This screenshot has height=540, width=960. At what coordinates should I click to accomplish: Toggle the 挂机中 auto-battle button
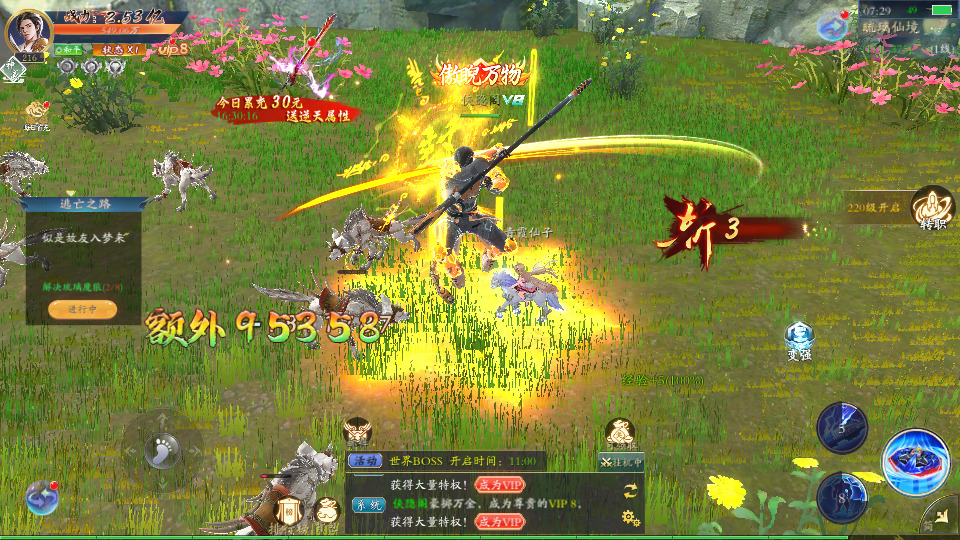point(621,462)
